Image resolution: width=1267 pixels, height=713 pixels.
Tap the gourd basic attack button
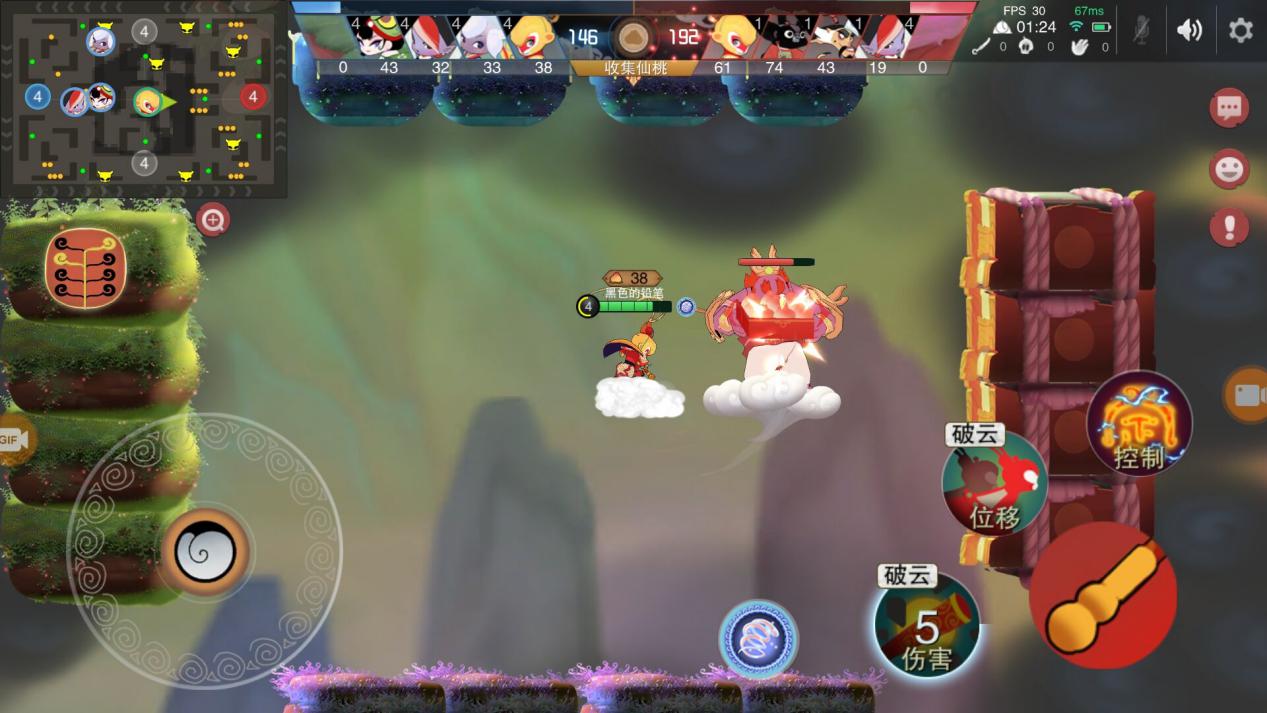click(1102, 595)
